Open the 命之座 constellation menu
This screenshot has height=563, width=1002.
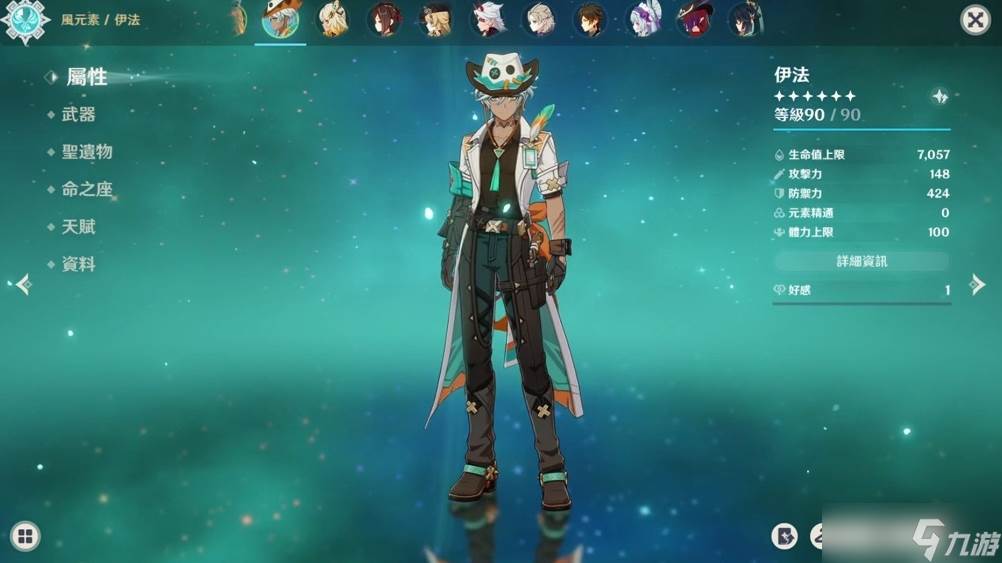(x=86, y=190)
